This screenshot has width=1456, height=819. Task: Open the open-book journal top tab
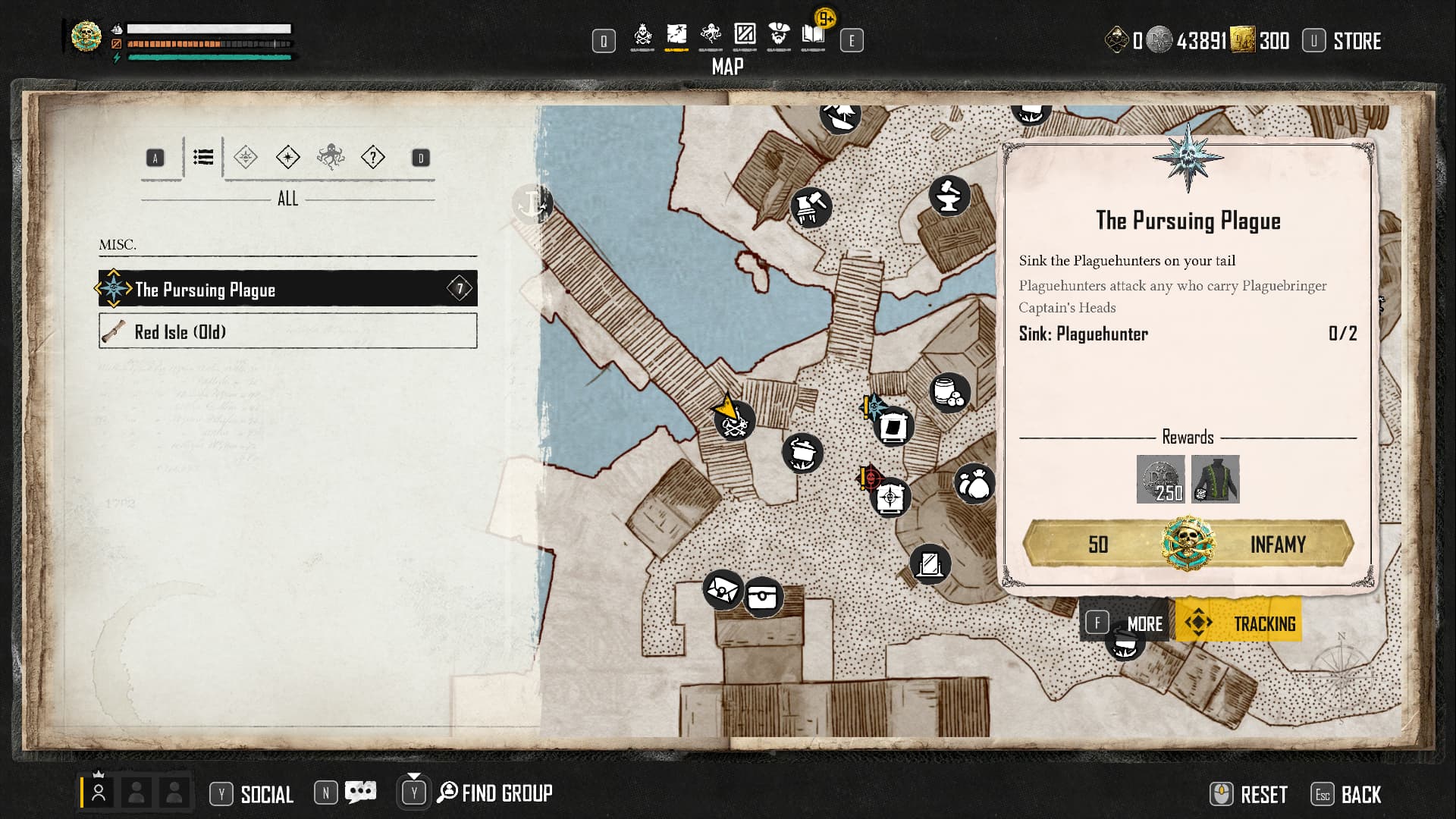[813, 35]
